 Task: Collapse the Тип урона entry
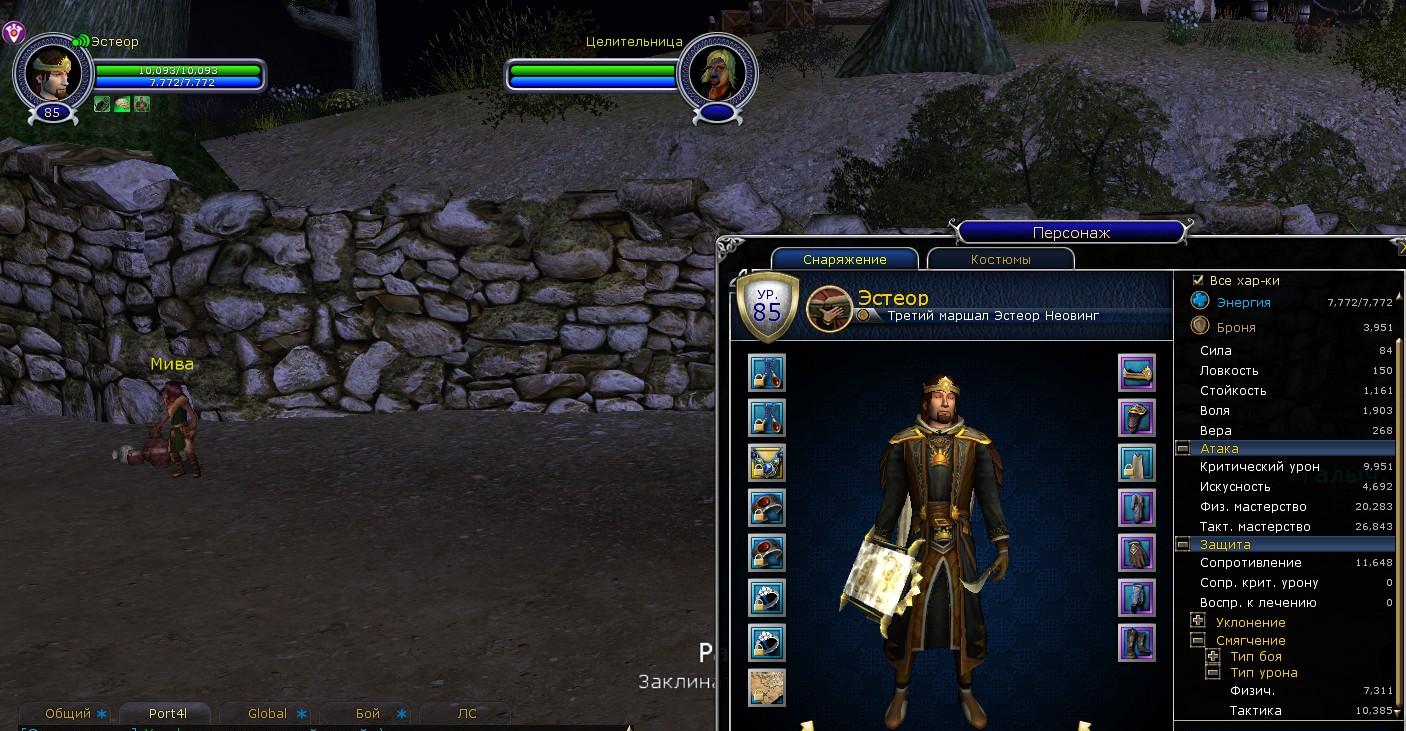click(1212, 673)
